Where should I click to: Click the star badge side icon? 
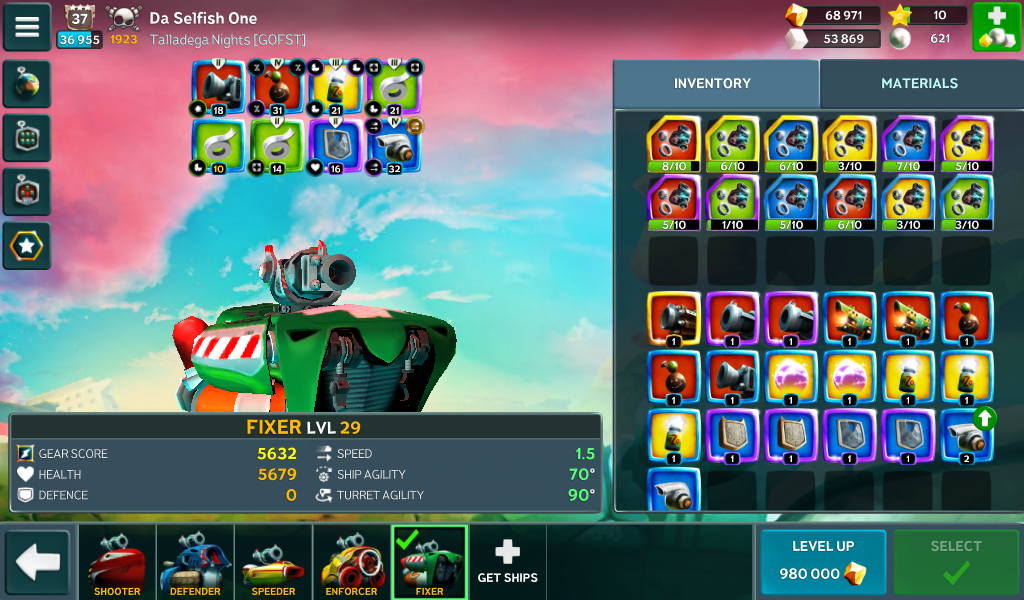coord(27,245)
